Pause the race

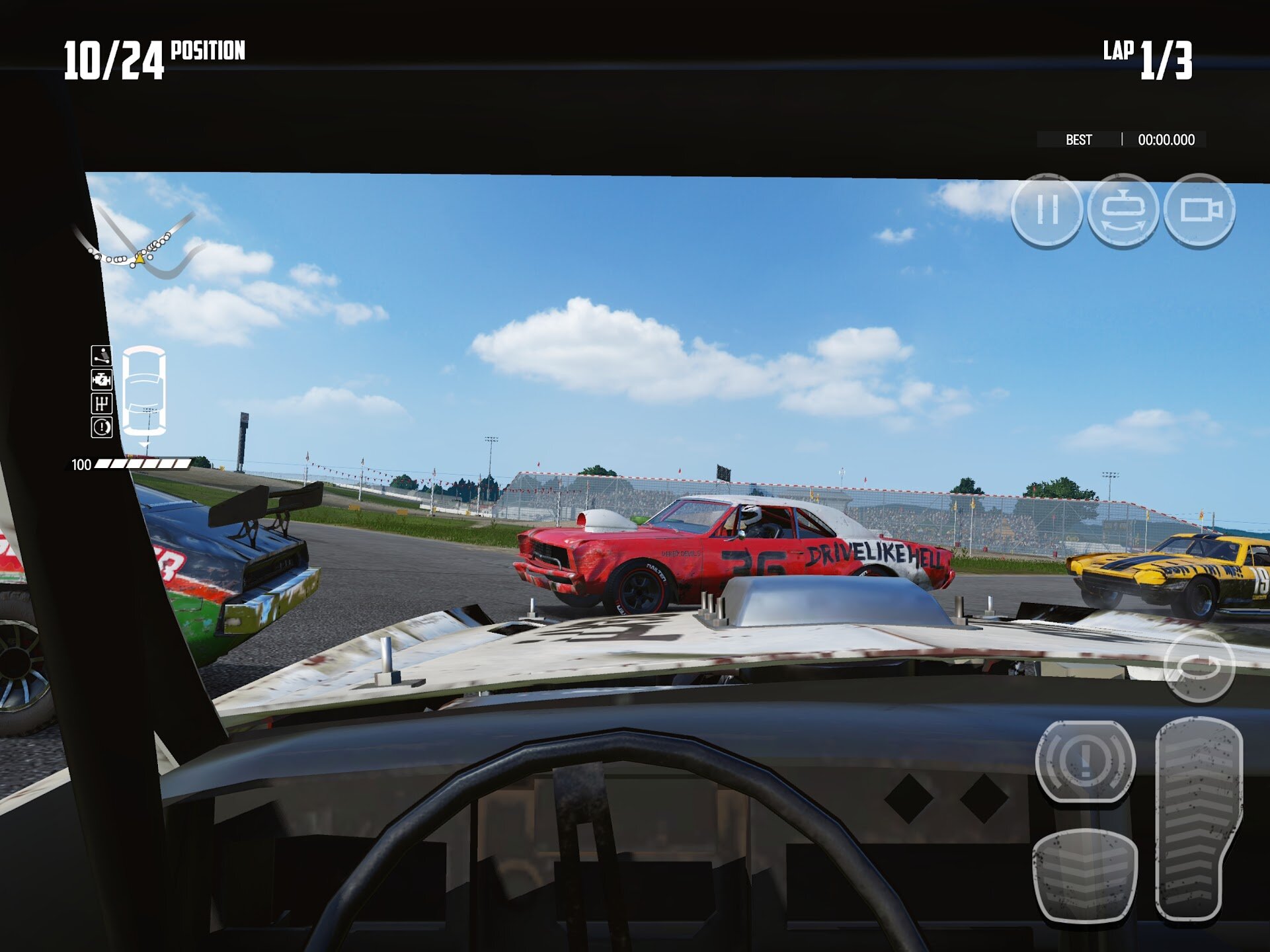pyautogui.click(x=1047, y=210)
